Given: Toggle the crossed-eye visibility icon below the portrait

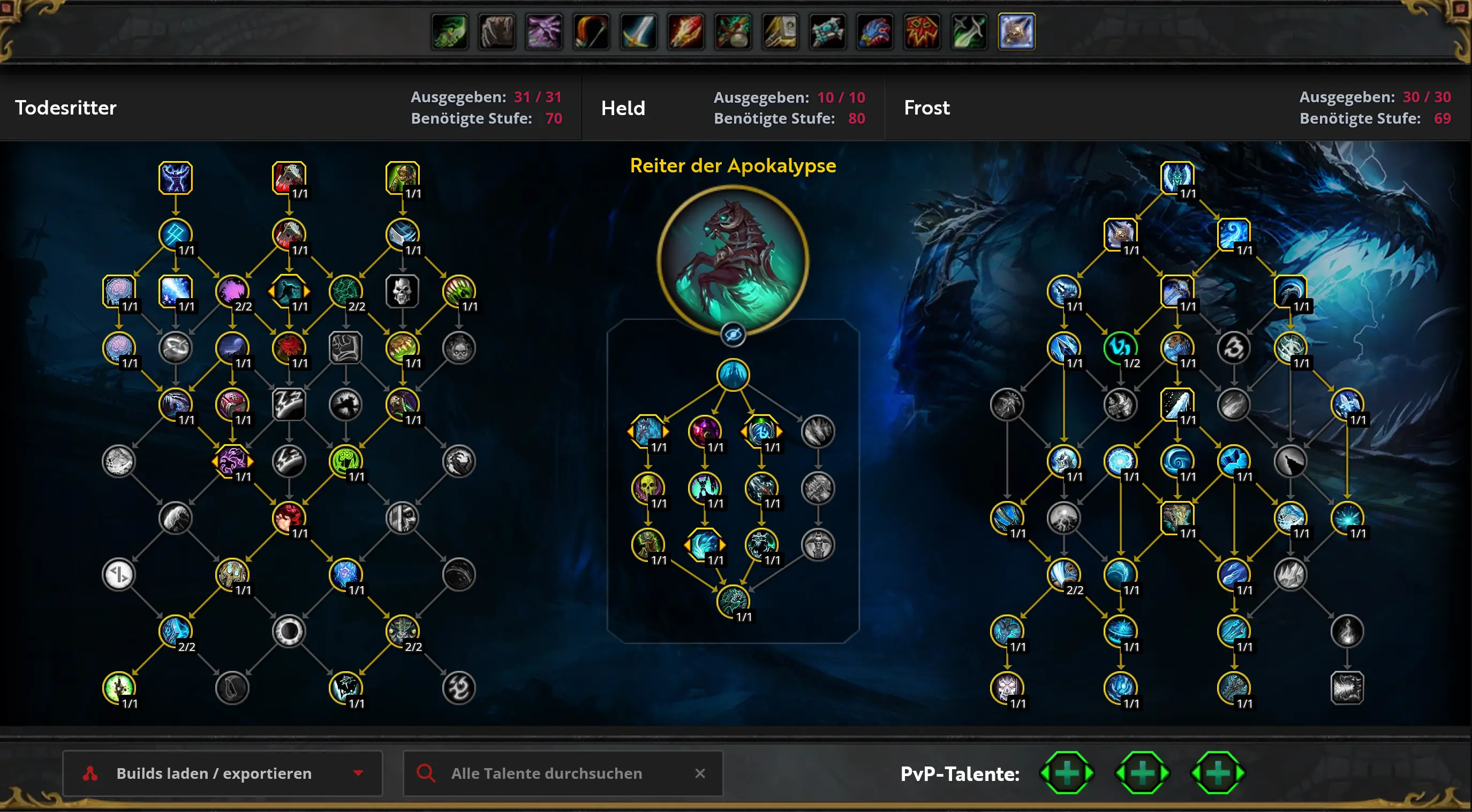Looking at the screenshot, I should 733,335.
